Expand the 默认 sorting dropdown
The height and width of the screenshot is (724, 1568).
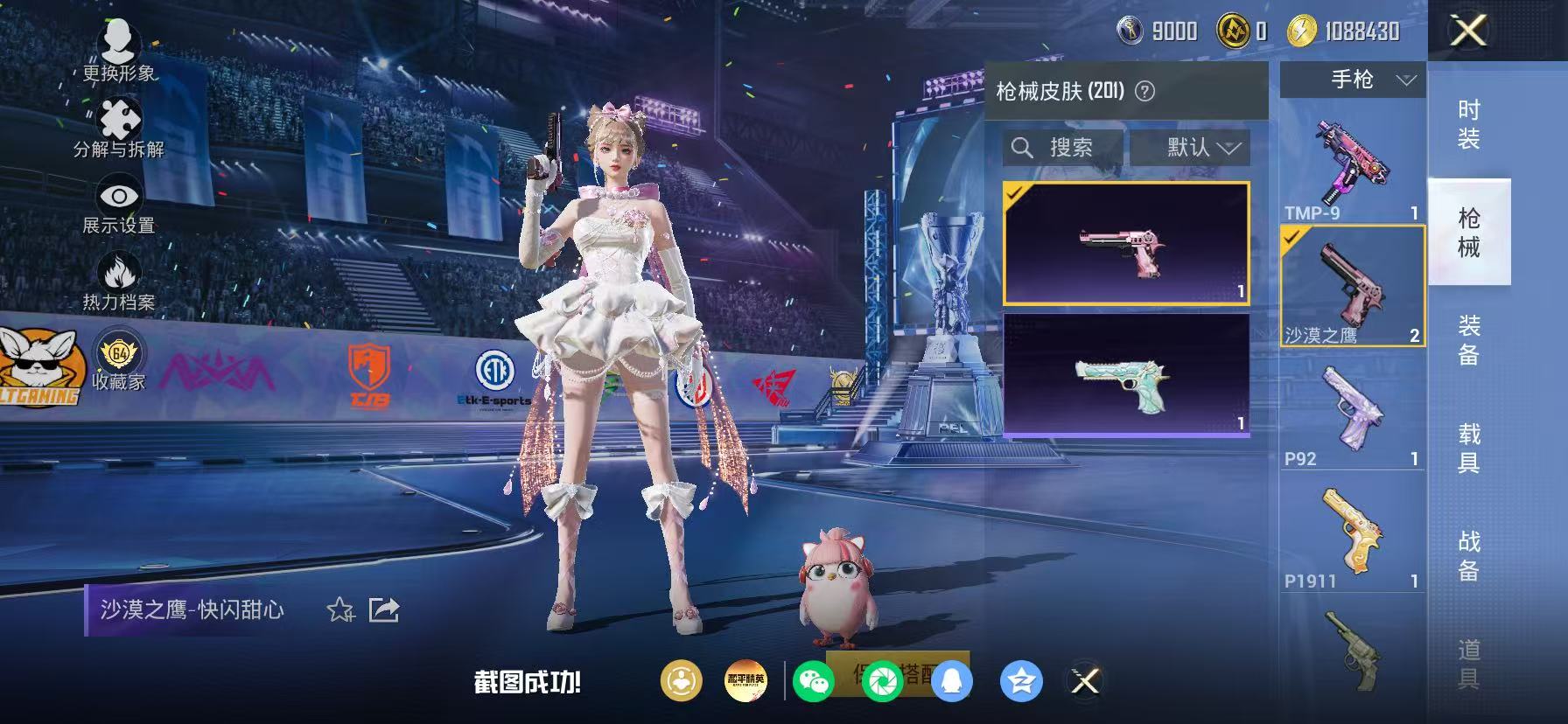click(x=1193, y=147)
